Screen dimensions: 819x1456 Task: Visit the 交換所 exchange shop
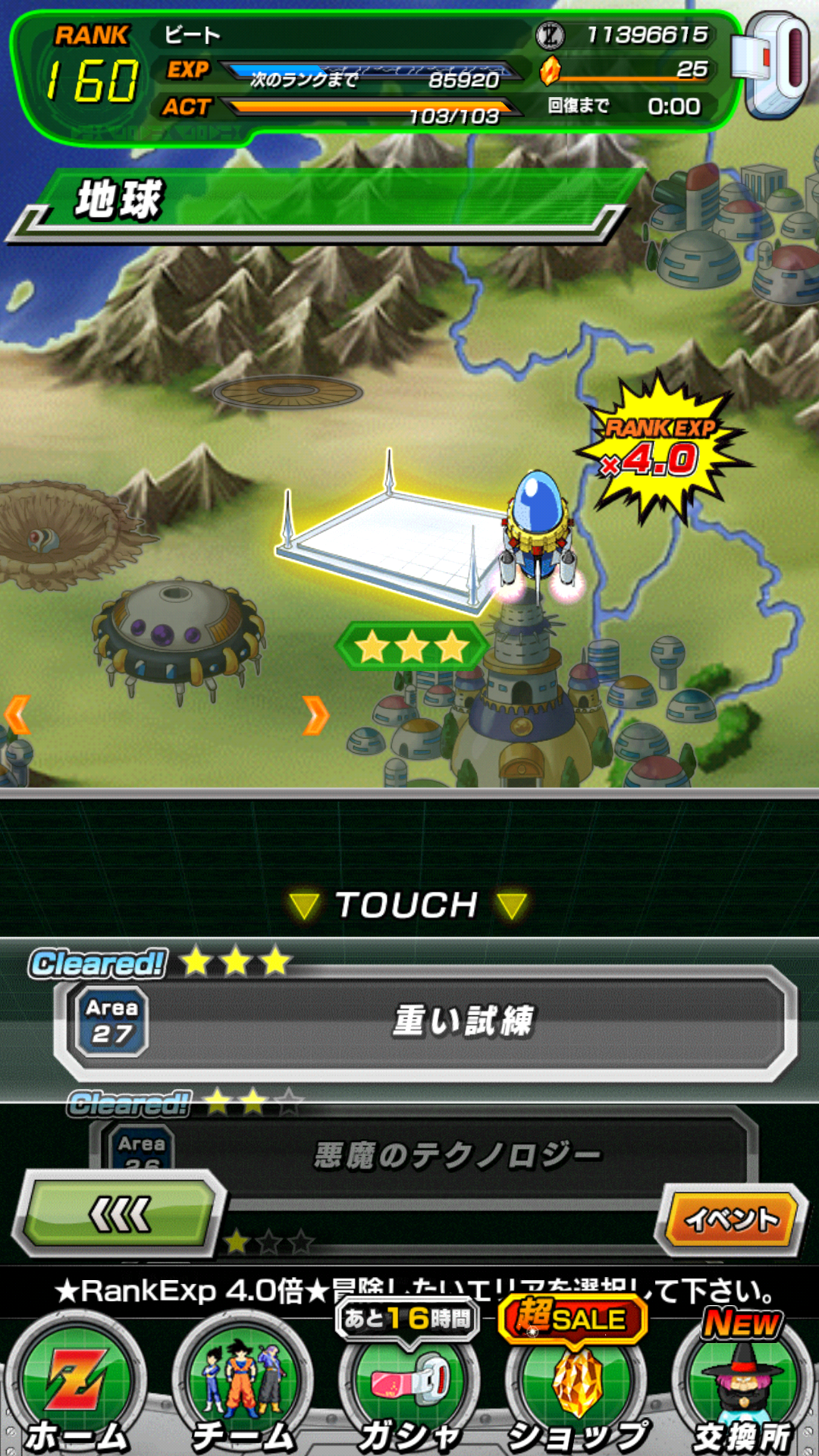[x=742, y=1392]
